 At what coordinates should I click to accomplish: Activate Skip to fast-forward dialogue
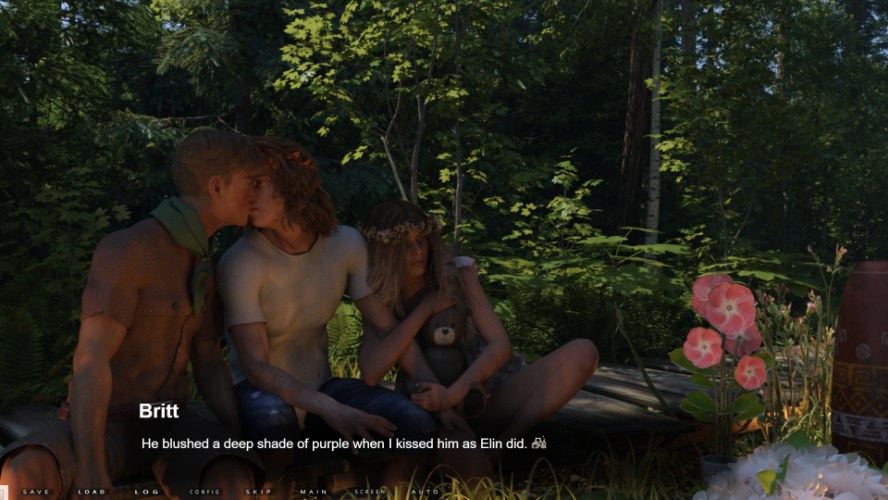(258, 492)
